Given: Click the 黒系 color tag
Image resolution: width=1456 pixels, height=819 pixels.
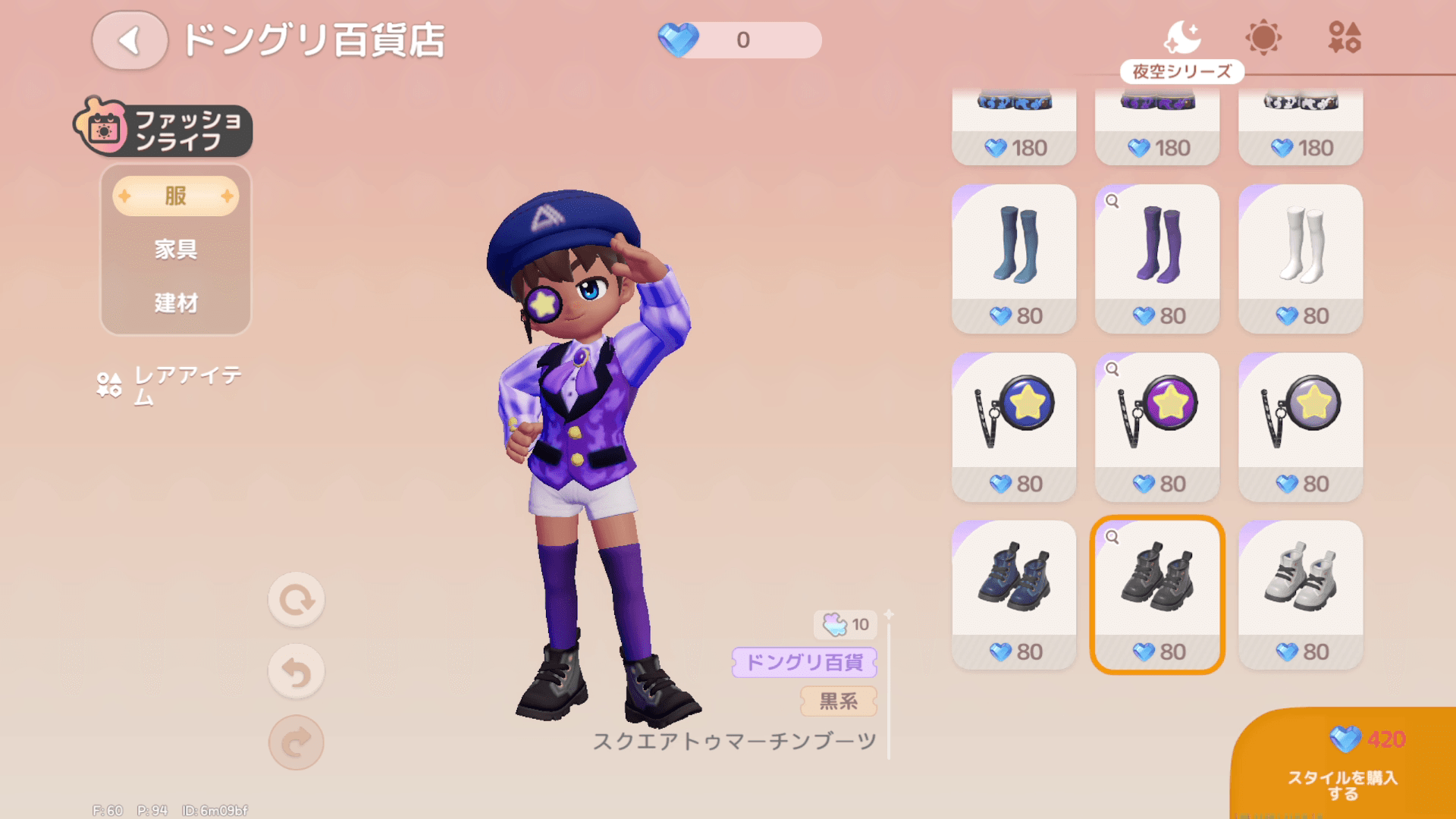Looking at the screenshot, I should 837,701.
